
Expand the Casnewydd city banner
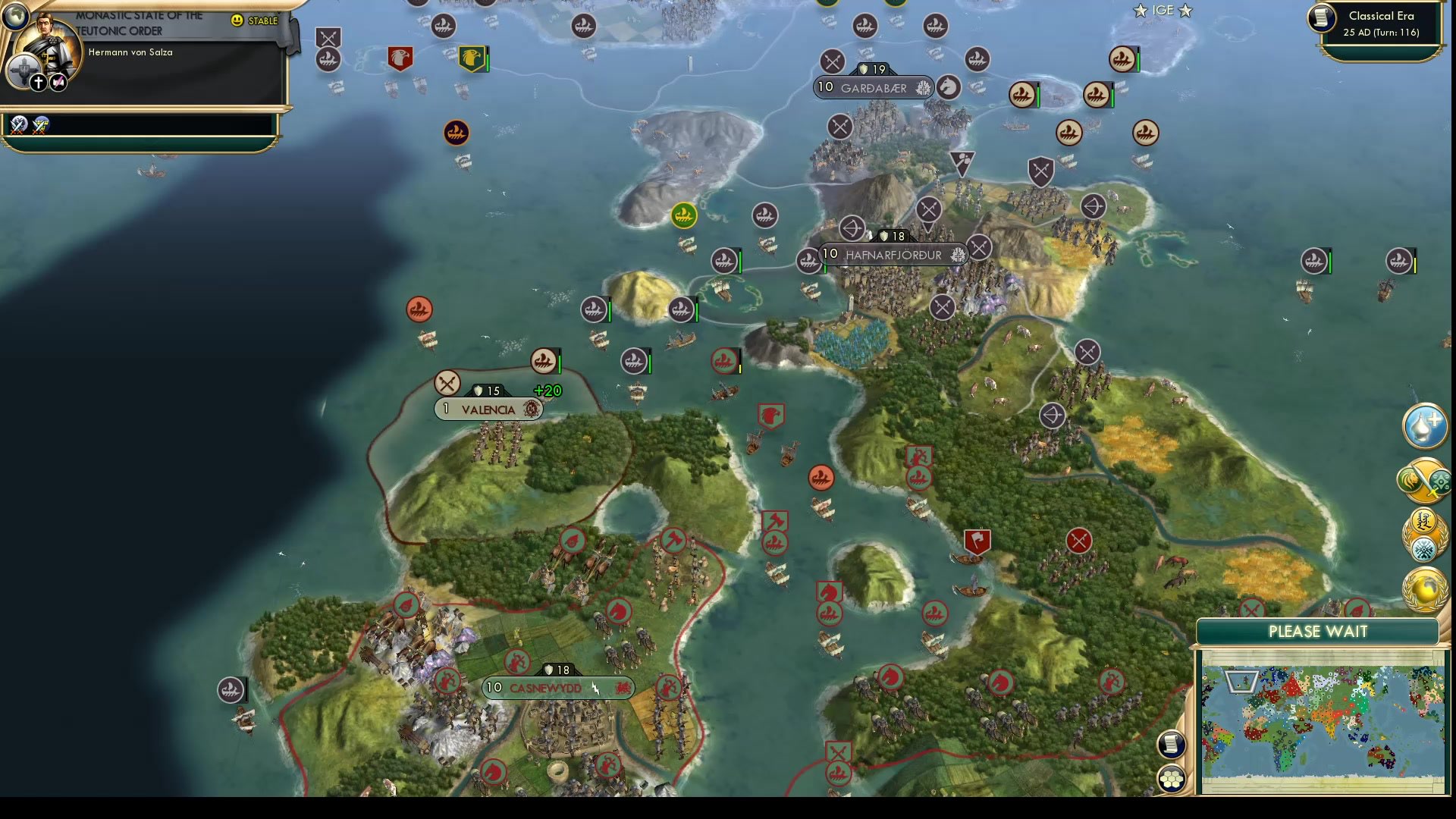(x=558, y=689)
